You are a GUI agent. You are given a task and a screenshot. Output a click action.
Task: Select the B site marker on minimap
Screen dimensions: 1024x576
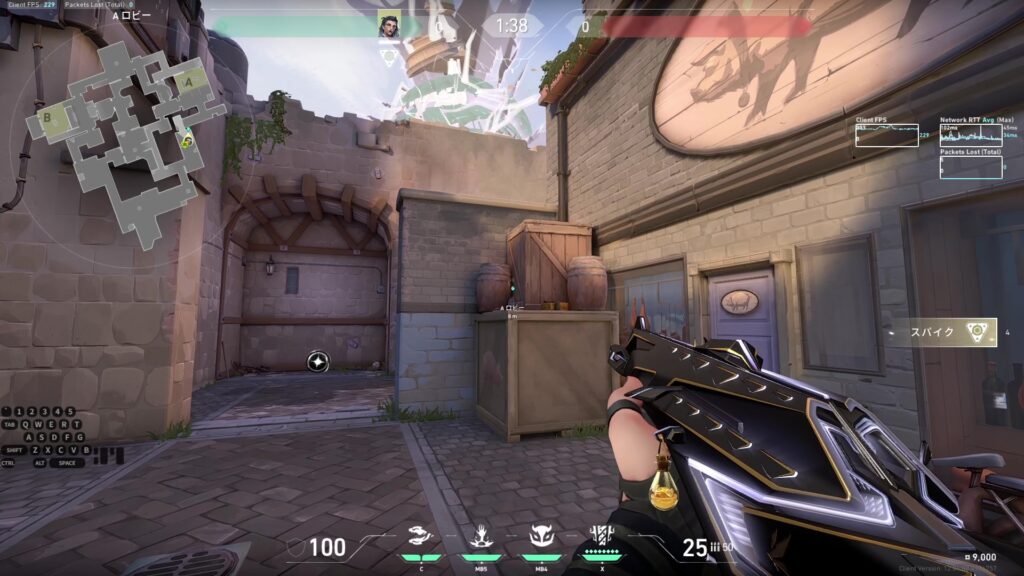click(x=47, y=119)
